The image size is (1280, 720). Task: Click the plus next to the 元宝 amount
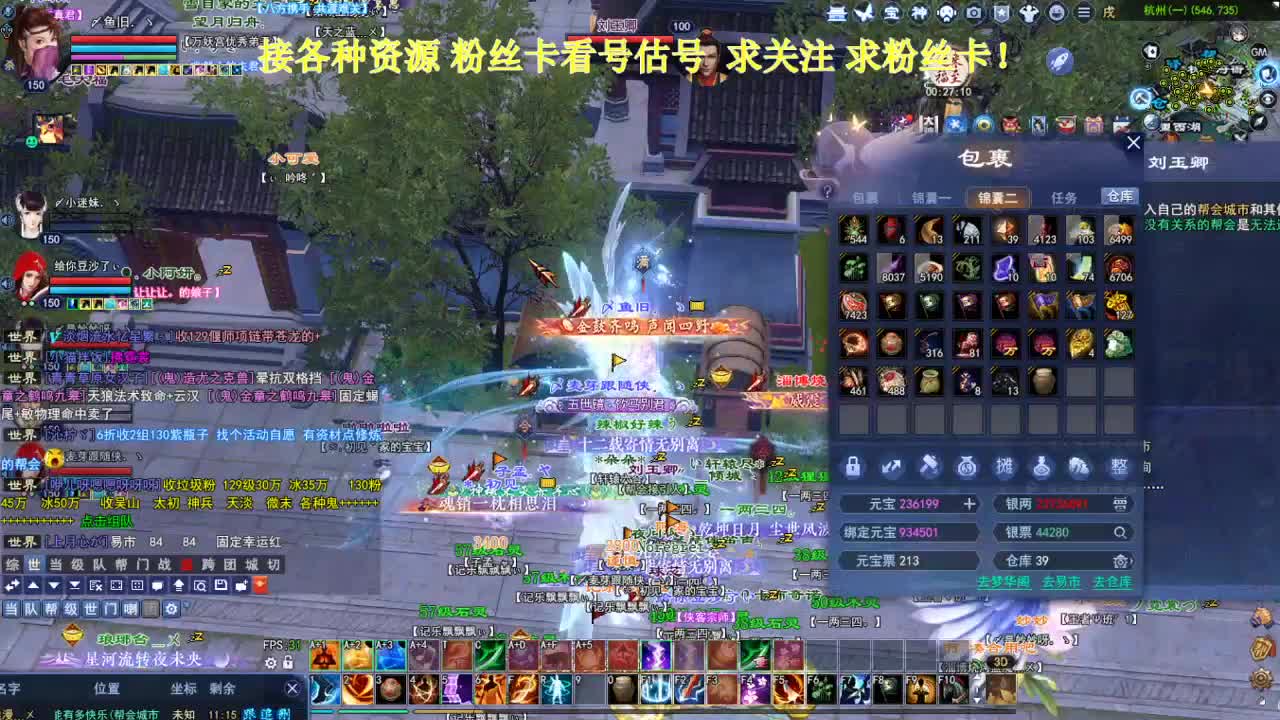click(968, 504)
